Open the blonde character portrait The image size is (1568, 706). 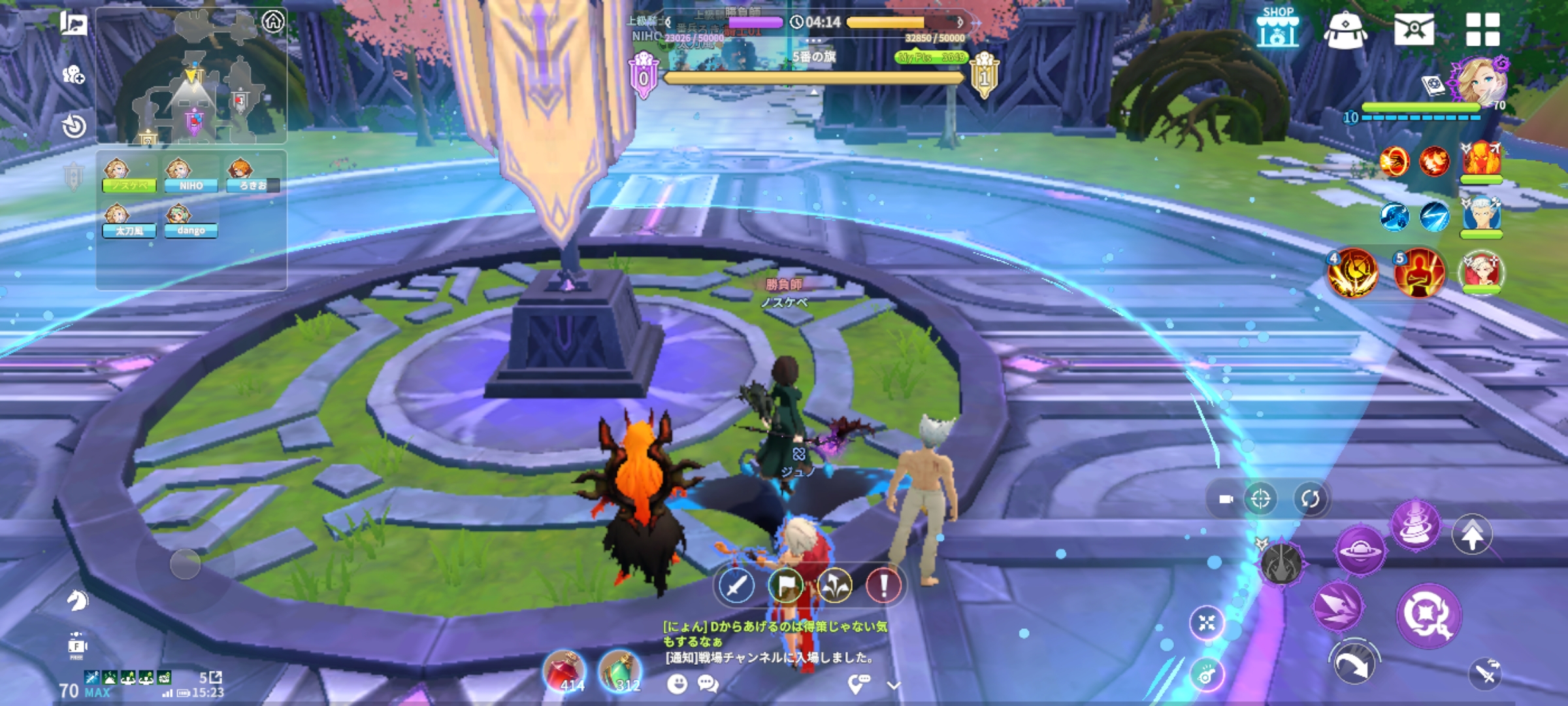[x=1480, y=82]
